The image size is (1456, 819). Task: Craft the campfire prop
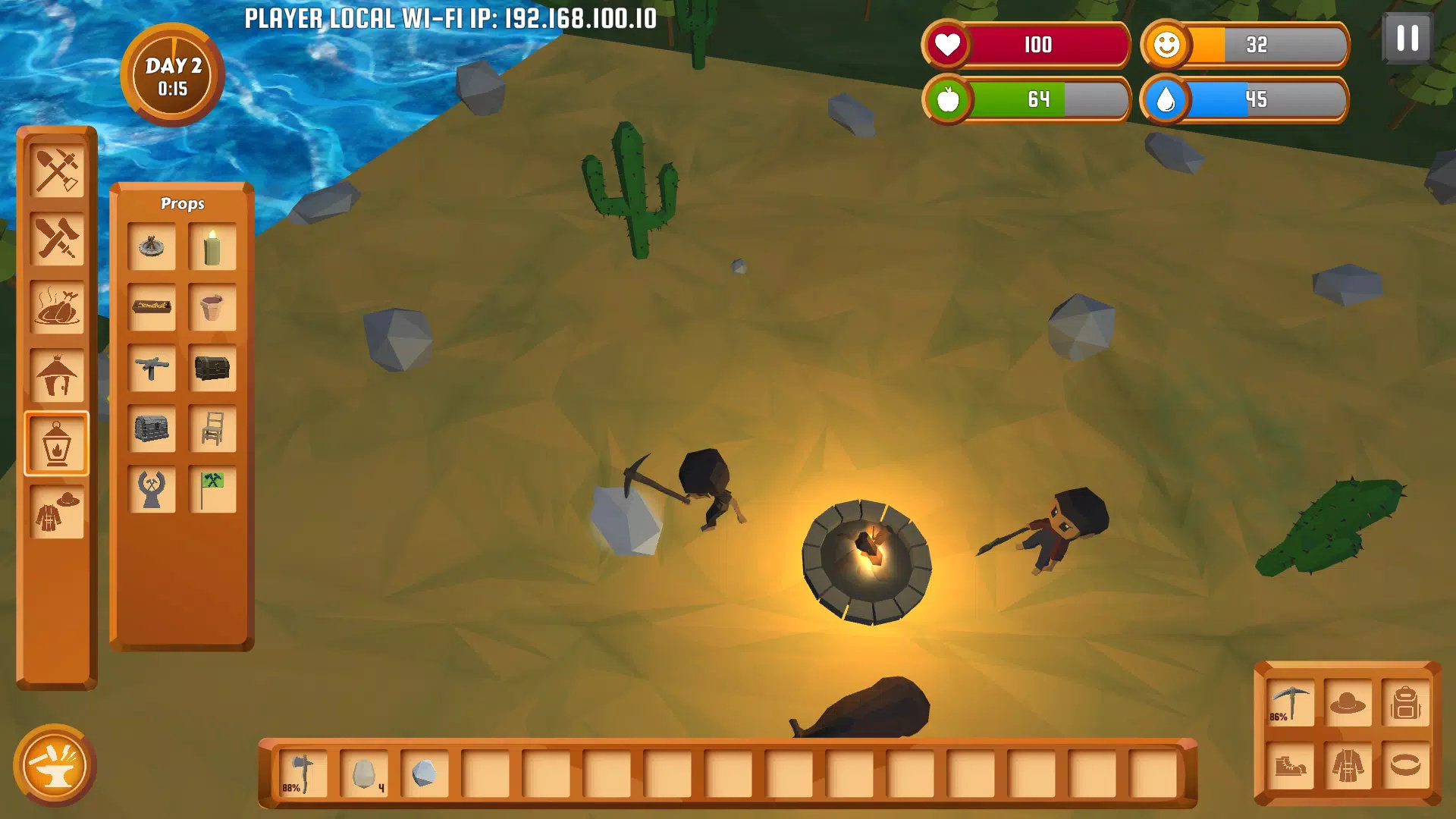point(152,246)
